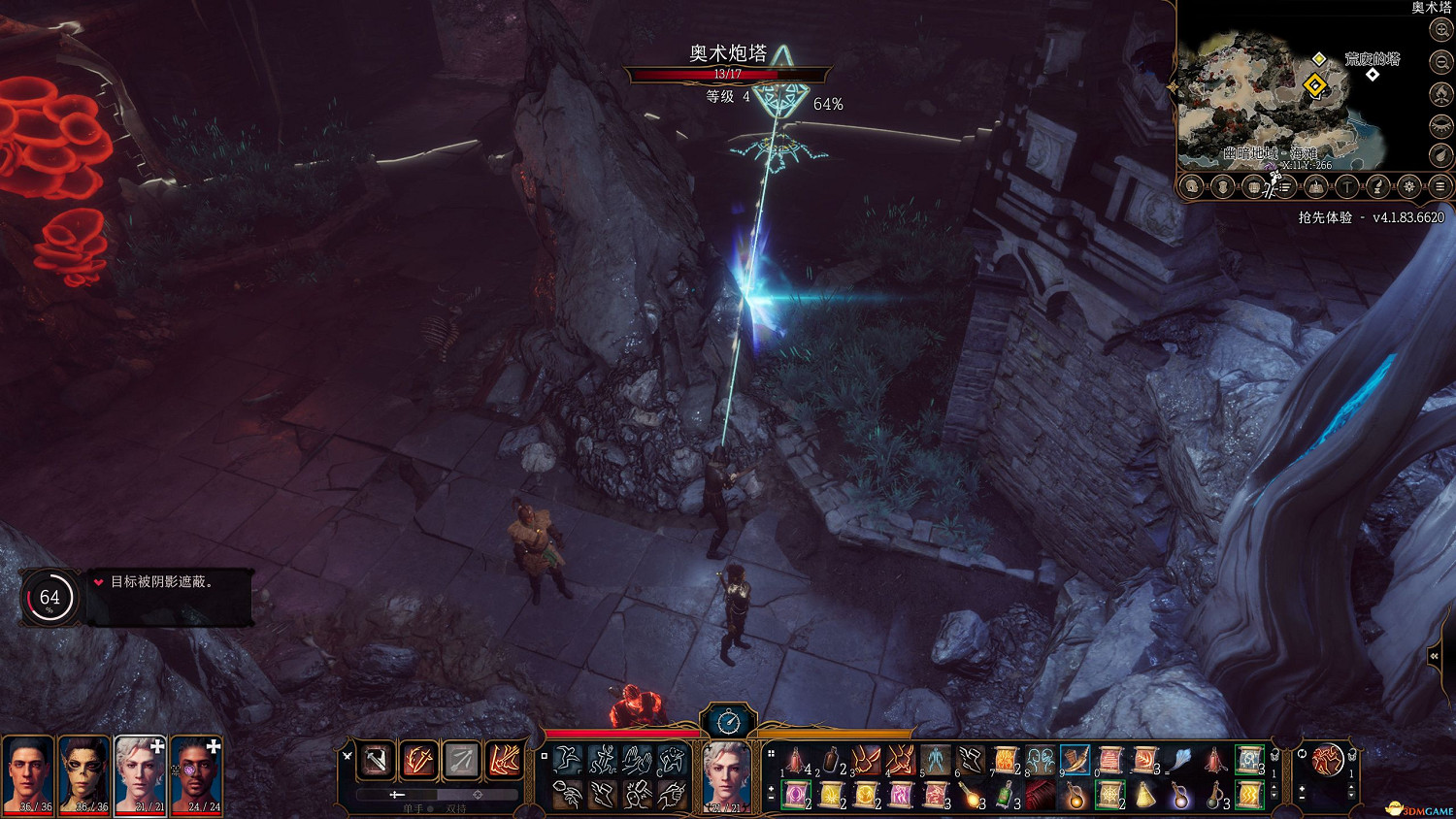Select the fourth party portrait with 24/24 health
Image resolution: width=1456 pixels, height=819 pixels.
click(x=197, y=774)
